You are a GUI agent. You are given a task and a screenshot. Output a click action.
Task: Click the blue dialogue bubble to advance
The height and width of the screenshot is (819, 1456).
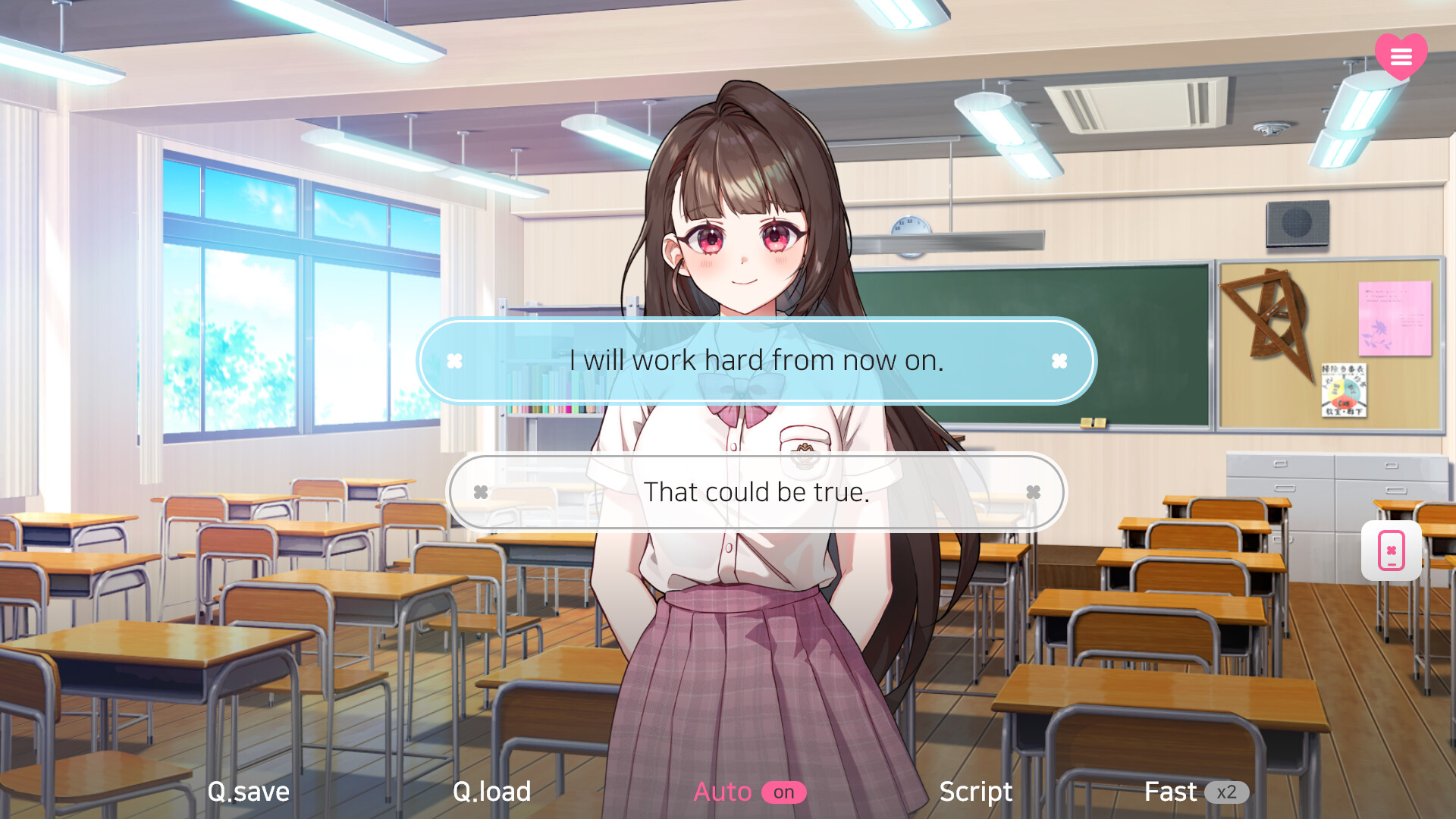coord(757,361)
